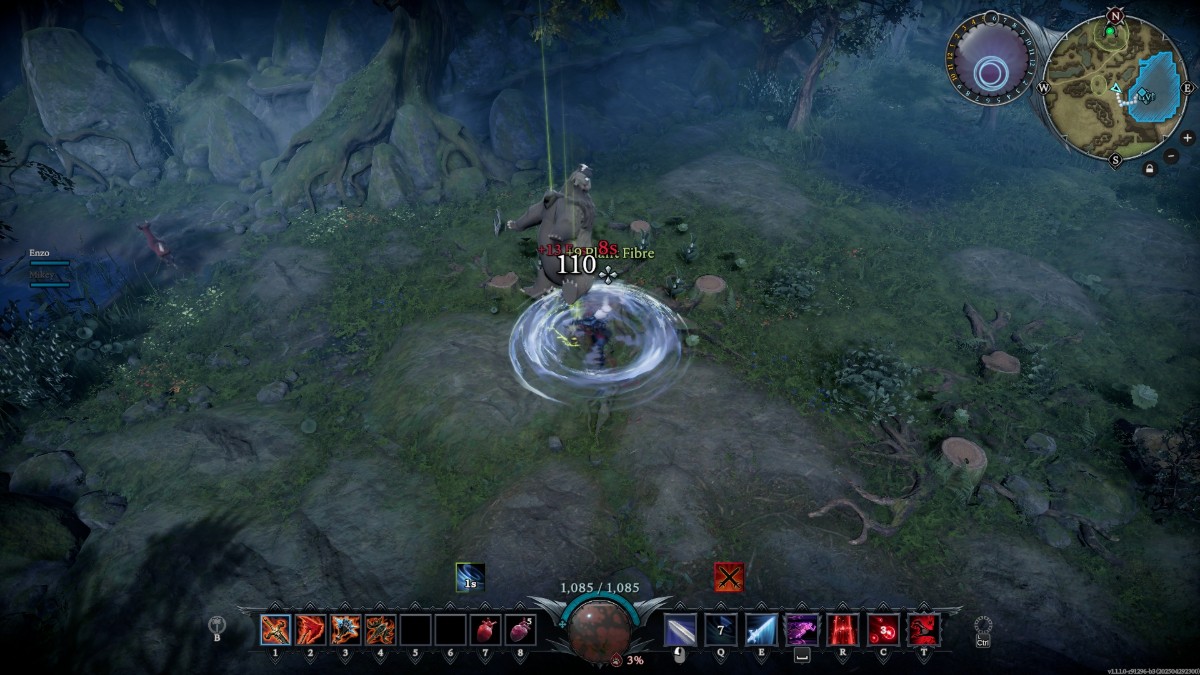Select the sword weapon in hotbar slot 1

[276, 630]
